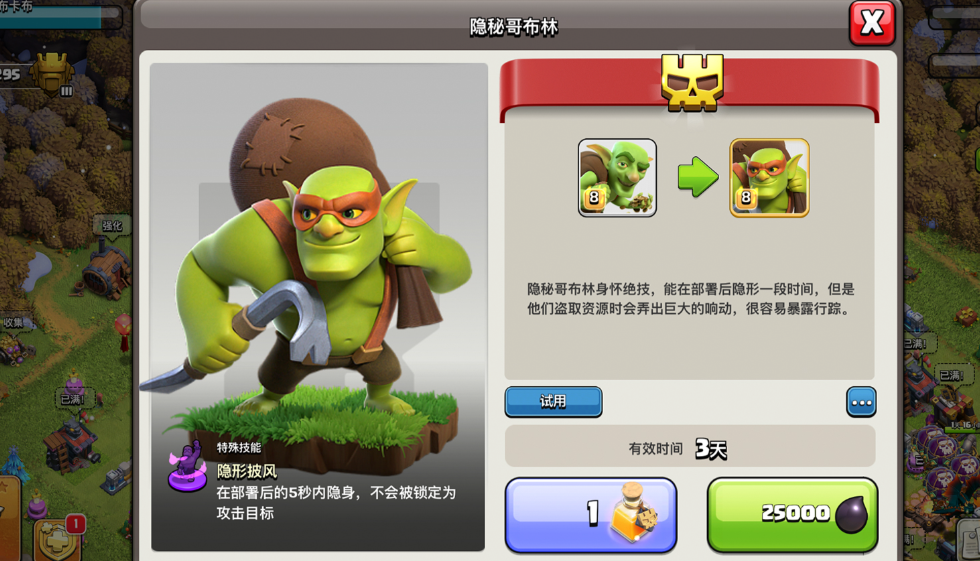This screenshot has height=561, width=980.
Task: Open the three-dot more options button
Action: (861, 402)
